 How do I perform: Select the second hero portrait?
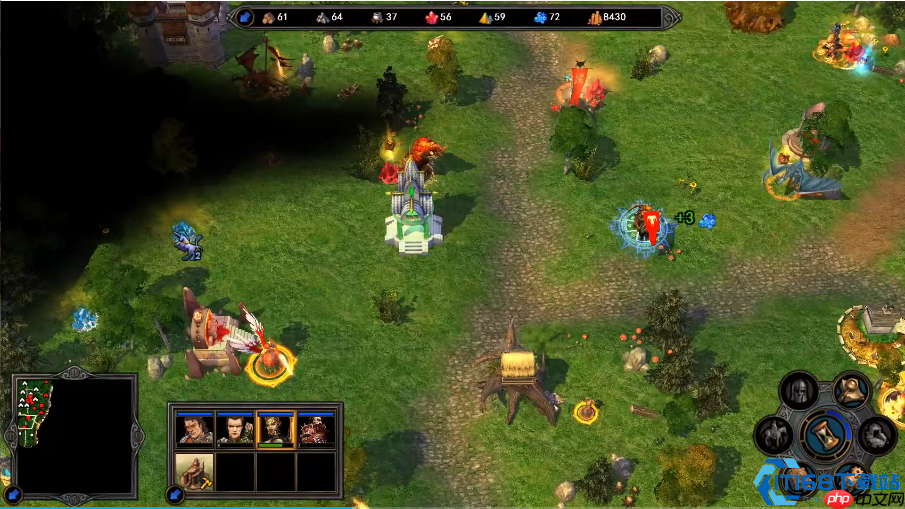235,430
